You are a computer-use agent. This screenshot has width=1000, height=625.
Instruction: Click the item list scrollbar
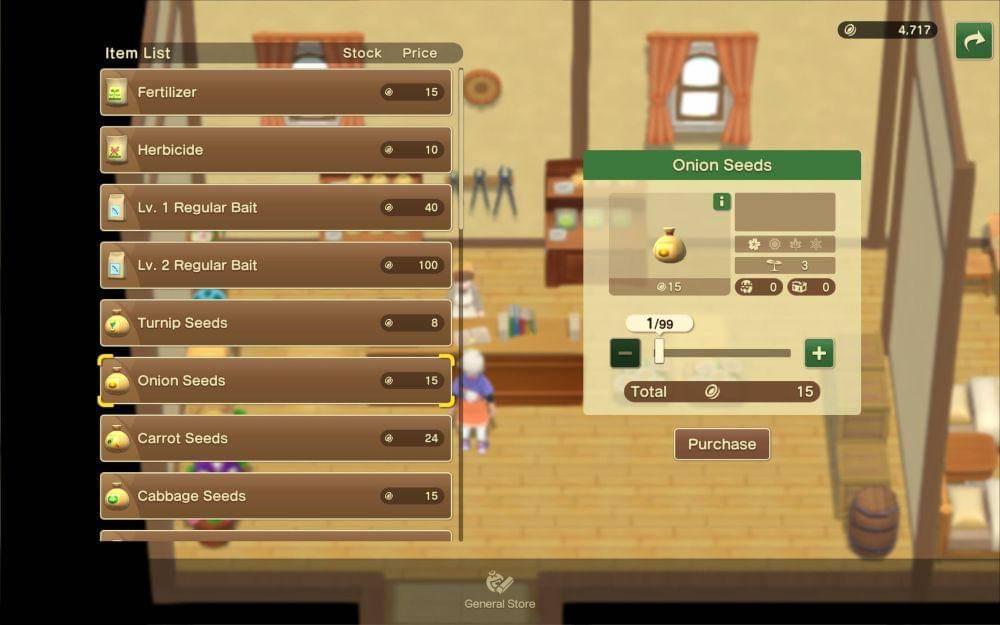[x=461, y=300]
